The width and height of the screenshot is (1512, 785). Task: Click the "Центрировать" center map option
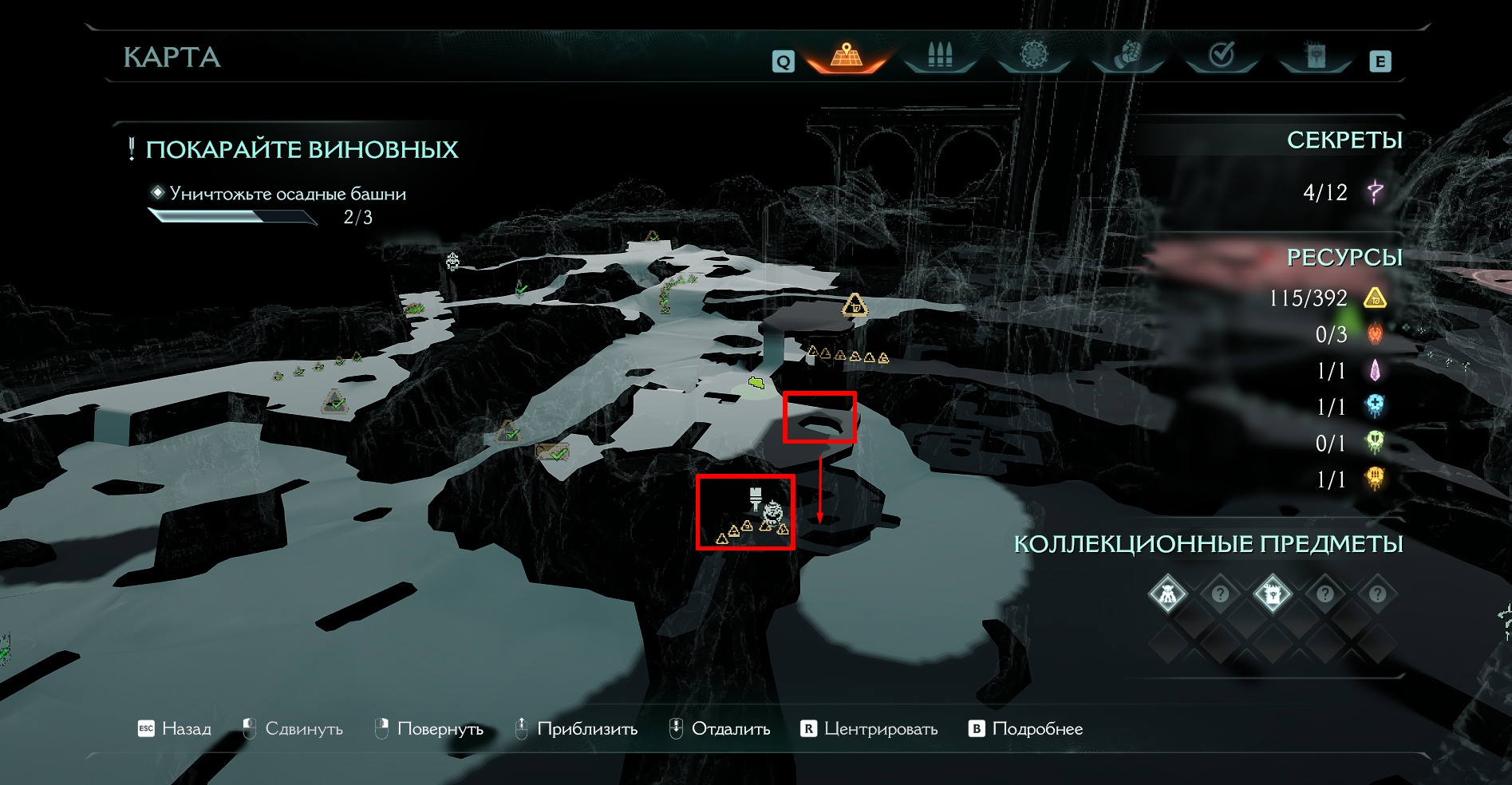pyautogui.click(x=869, y=729)
